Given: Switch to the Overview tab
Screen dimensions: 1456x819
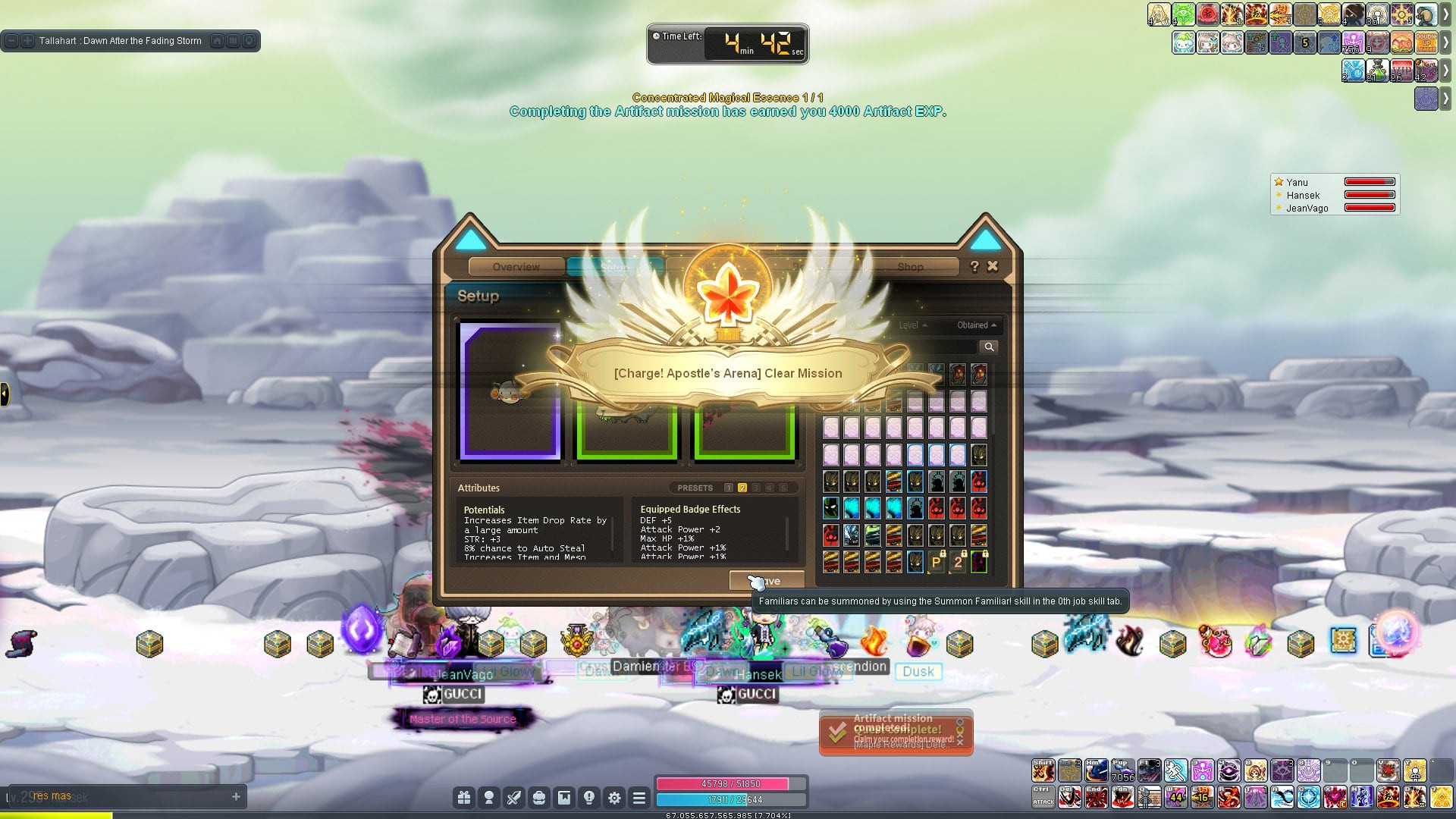Looking at the screenshot, I should (516, 267).
